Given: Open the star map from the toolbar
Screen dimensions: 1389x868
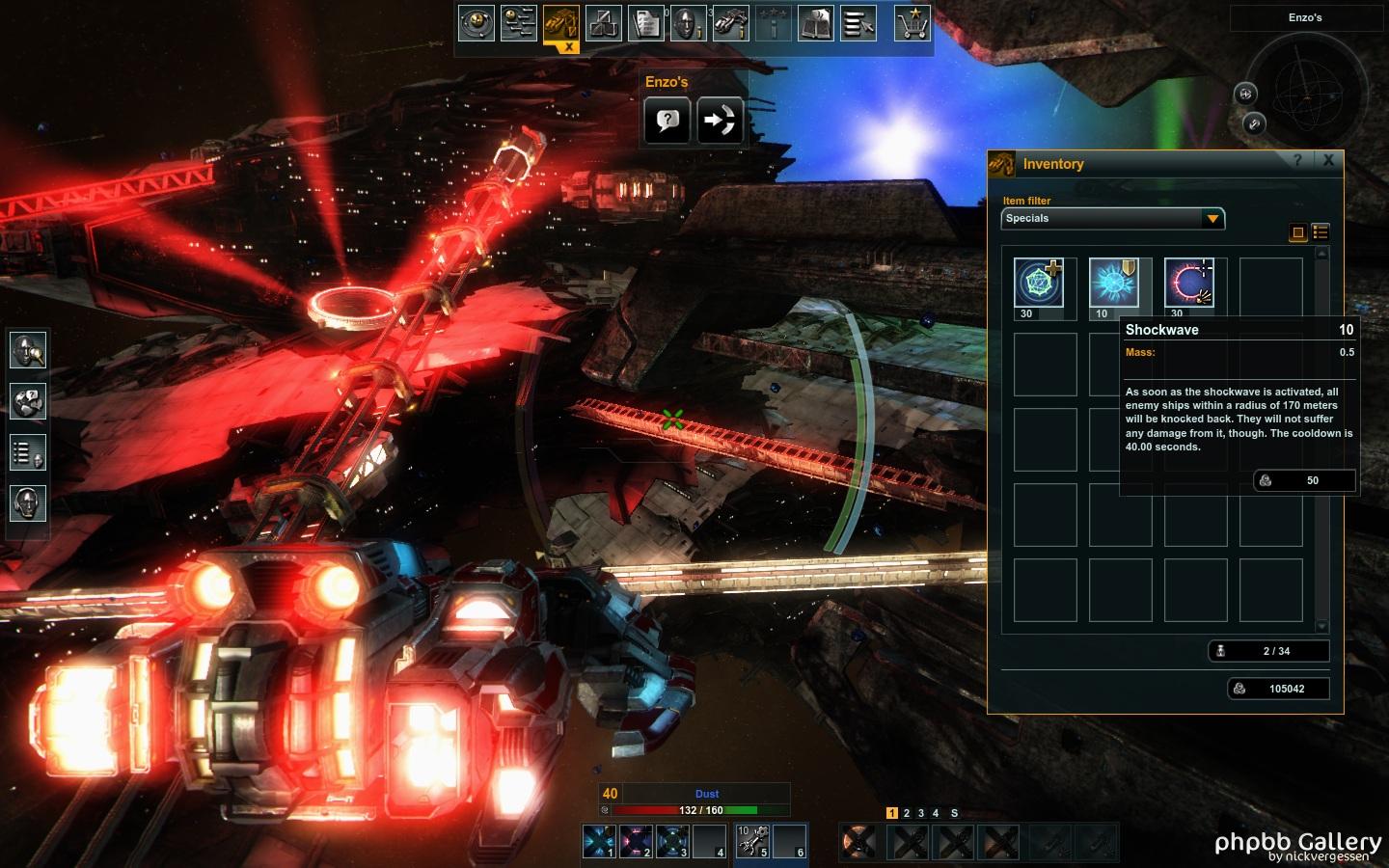Looking at the screenshot, I should click(477, 23).
